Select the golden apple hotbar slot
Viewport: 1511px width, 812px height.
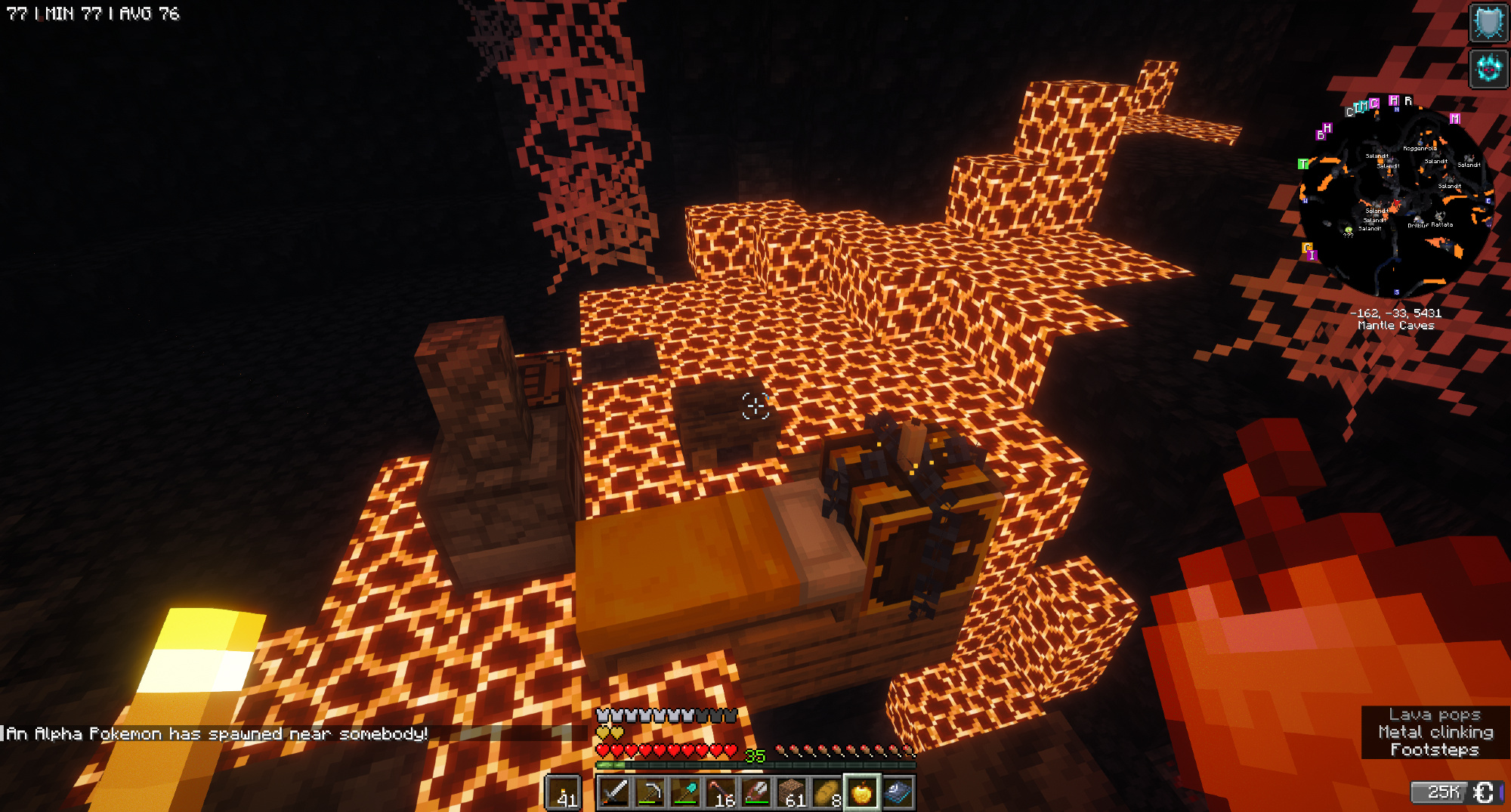(862, 792)
